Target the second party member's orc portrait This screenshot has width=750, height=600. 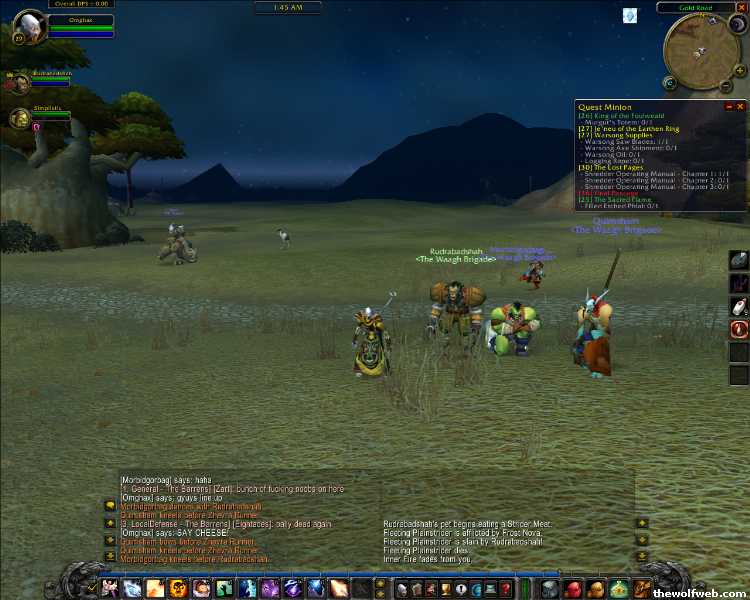pos(19,119)
